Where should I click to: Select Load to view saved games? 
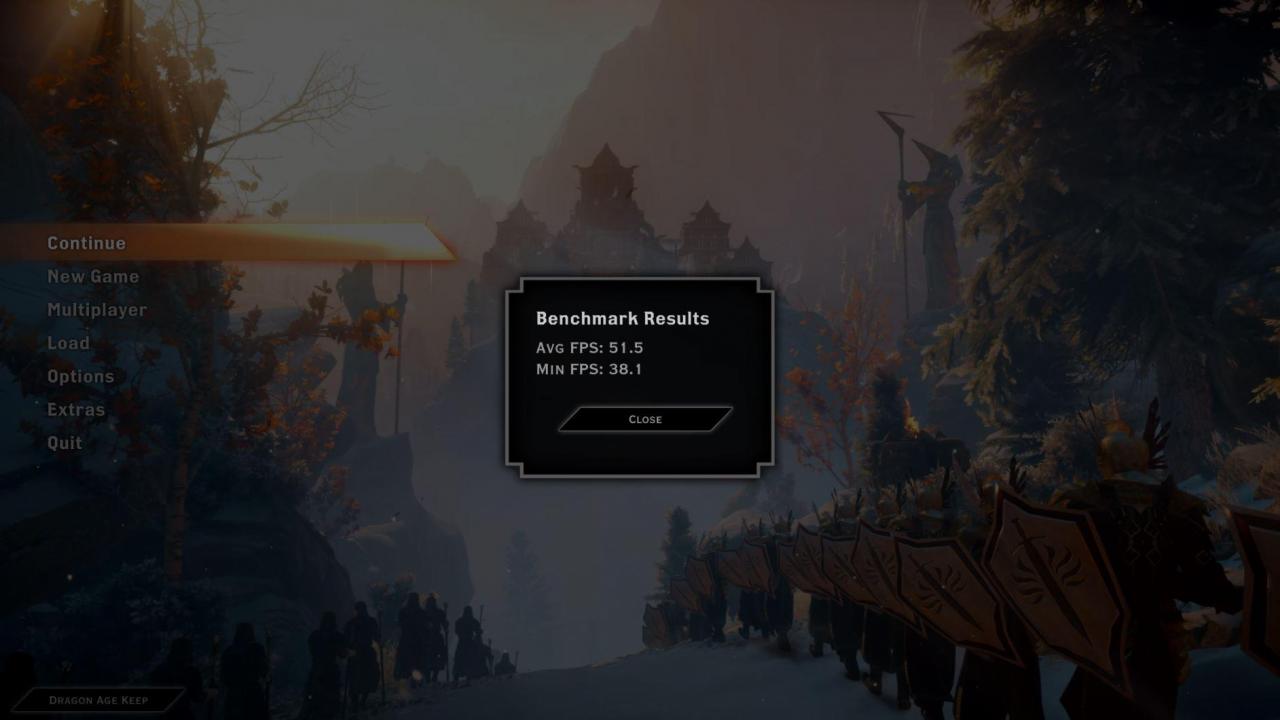point(68,343)
